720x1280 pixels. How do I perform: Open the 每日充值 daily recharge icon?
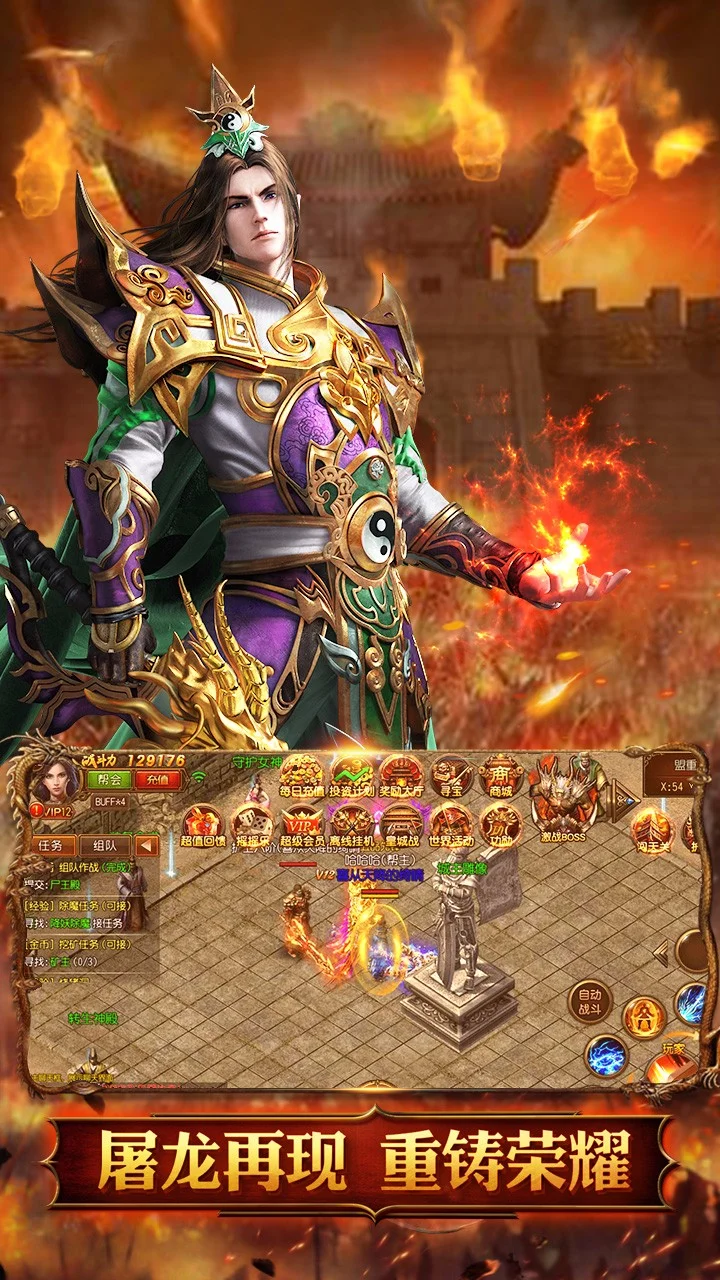click(301, 776)
